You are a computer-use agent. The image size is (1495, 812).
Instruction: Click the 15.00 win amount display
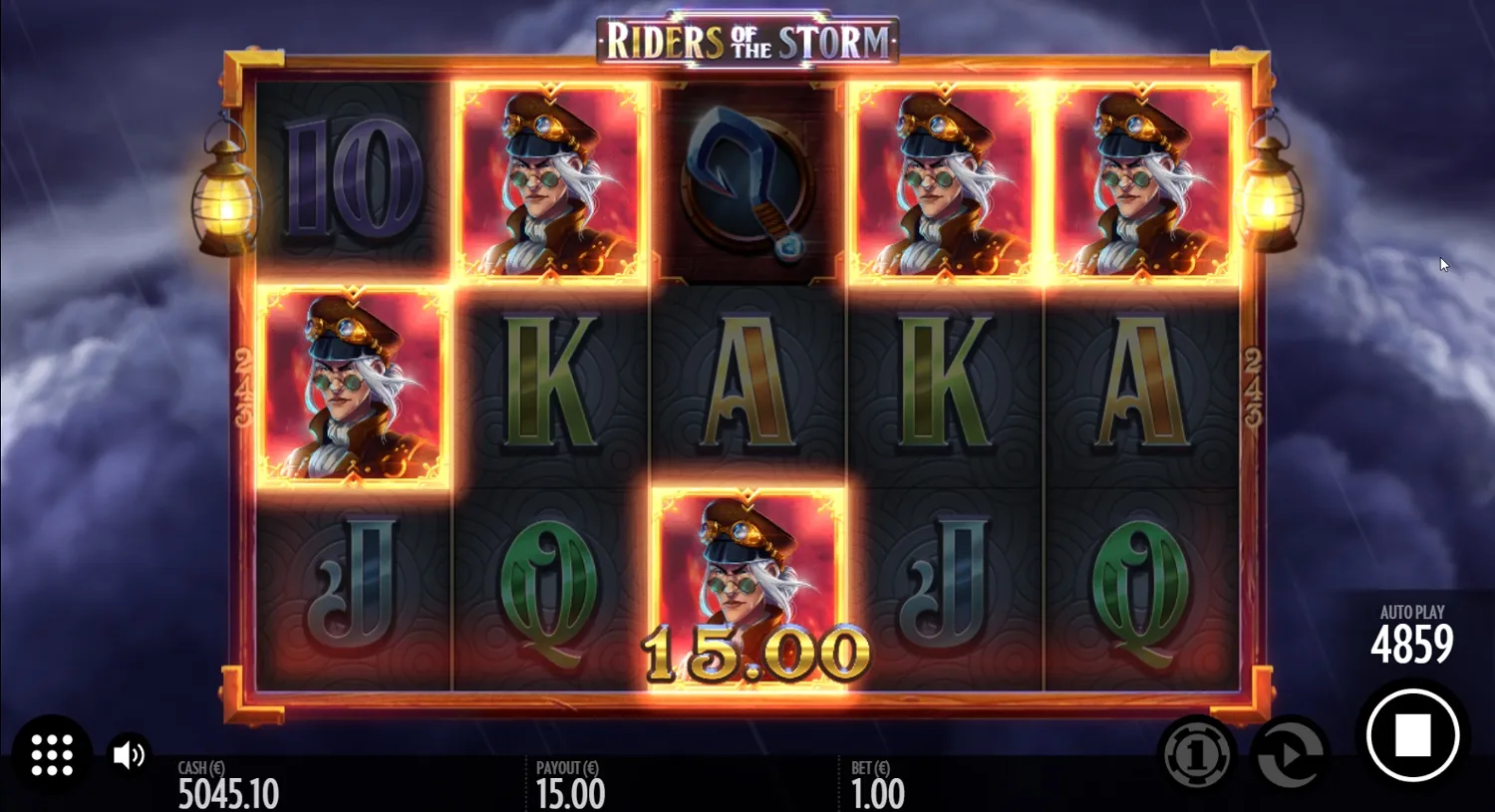[754, 653]
